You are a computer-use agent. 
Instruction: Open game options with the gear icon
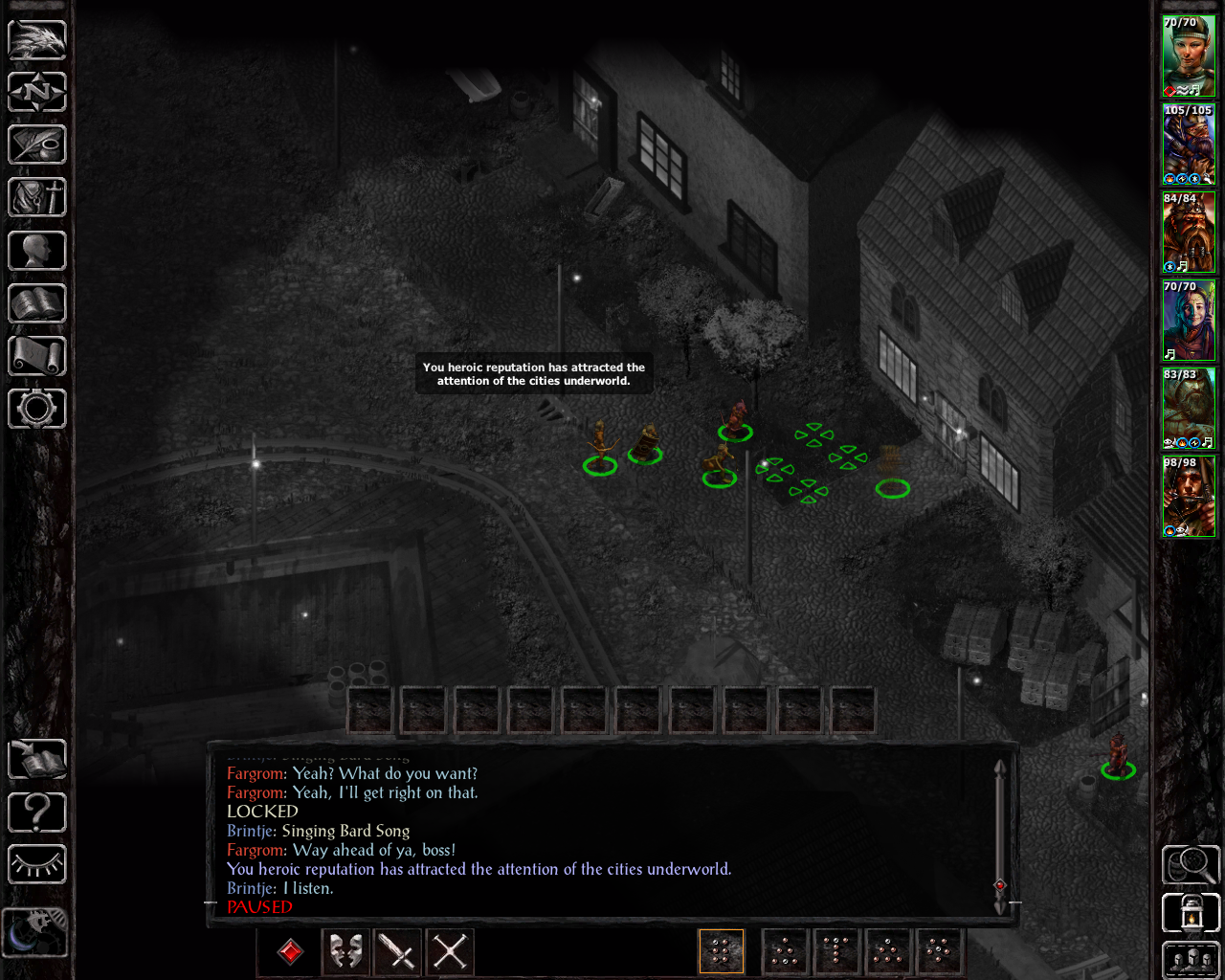click(x=37, y=409)
